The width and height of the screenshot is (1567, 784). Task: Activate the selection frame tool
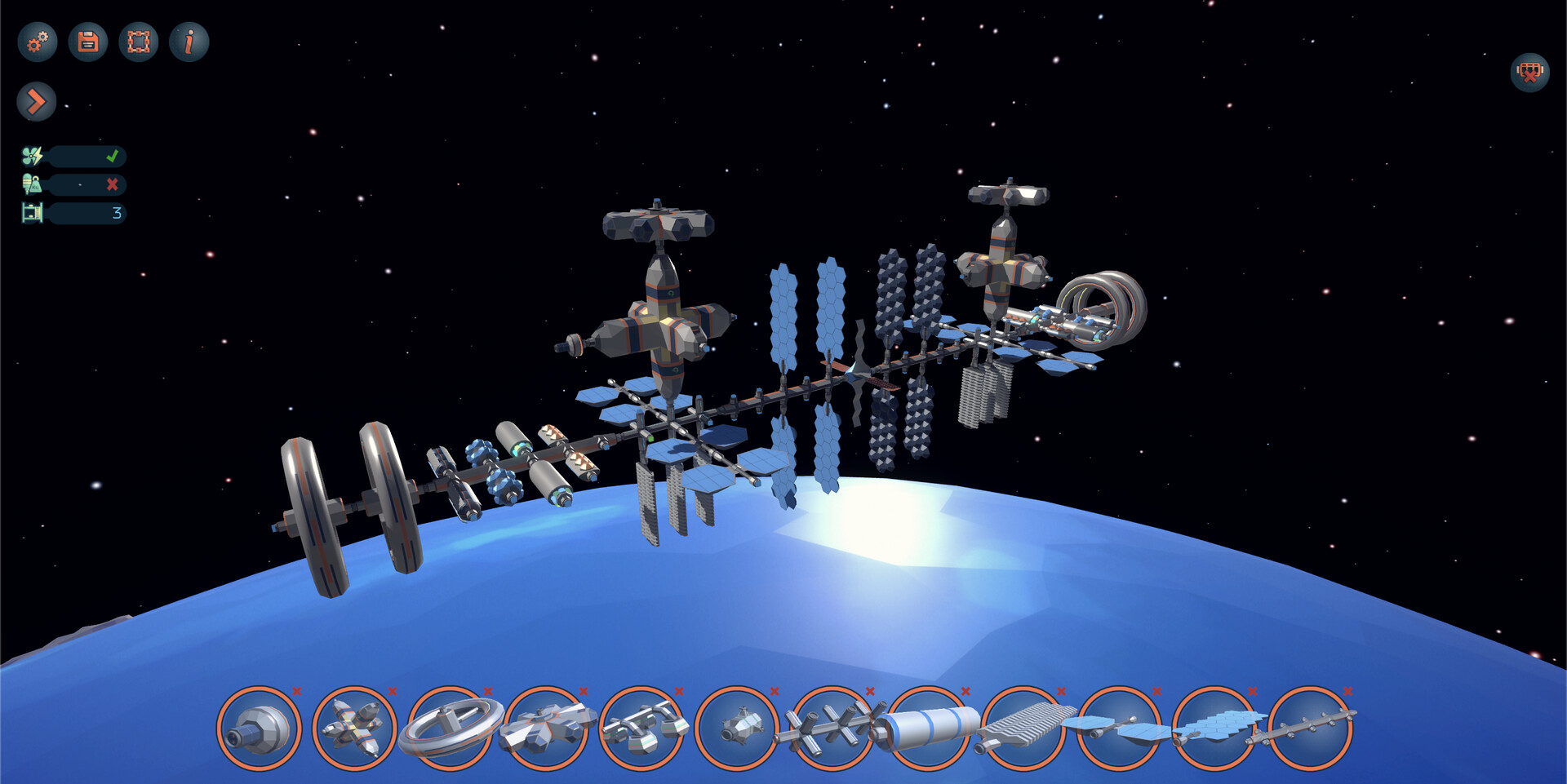[139, 42]
